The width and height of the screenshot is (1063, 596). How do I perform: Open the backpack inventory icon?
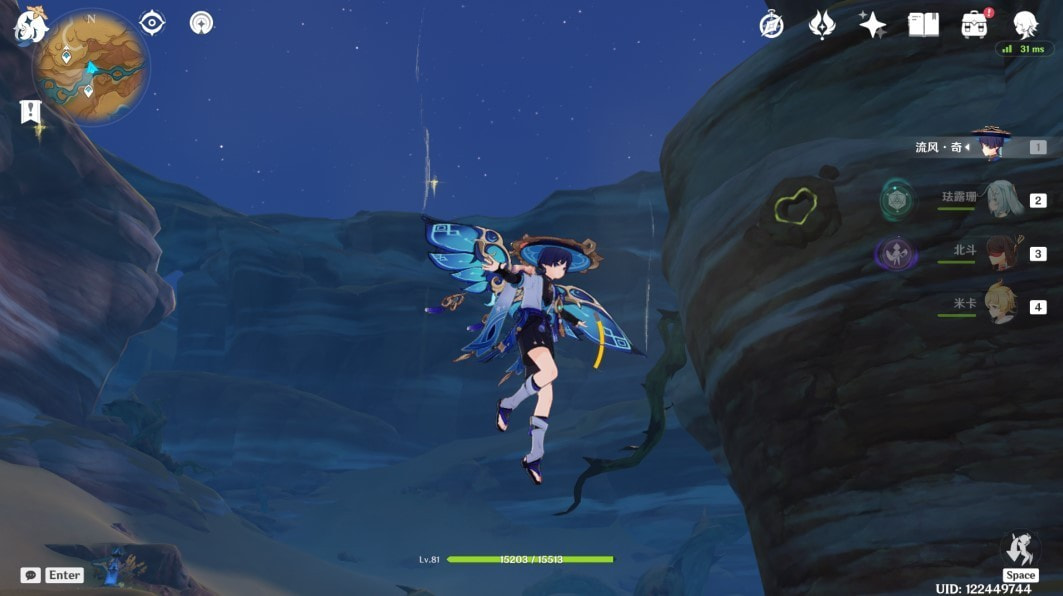(x=974, y=25)
